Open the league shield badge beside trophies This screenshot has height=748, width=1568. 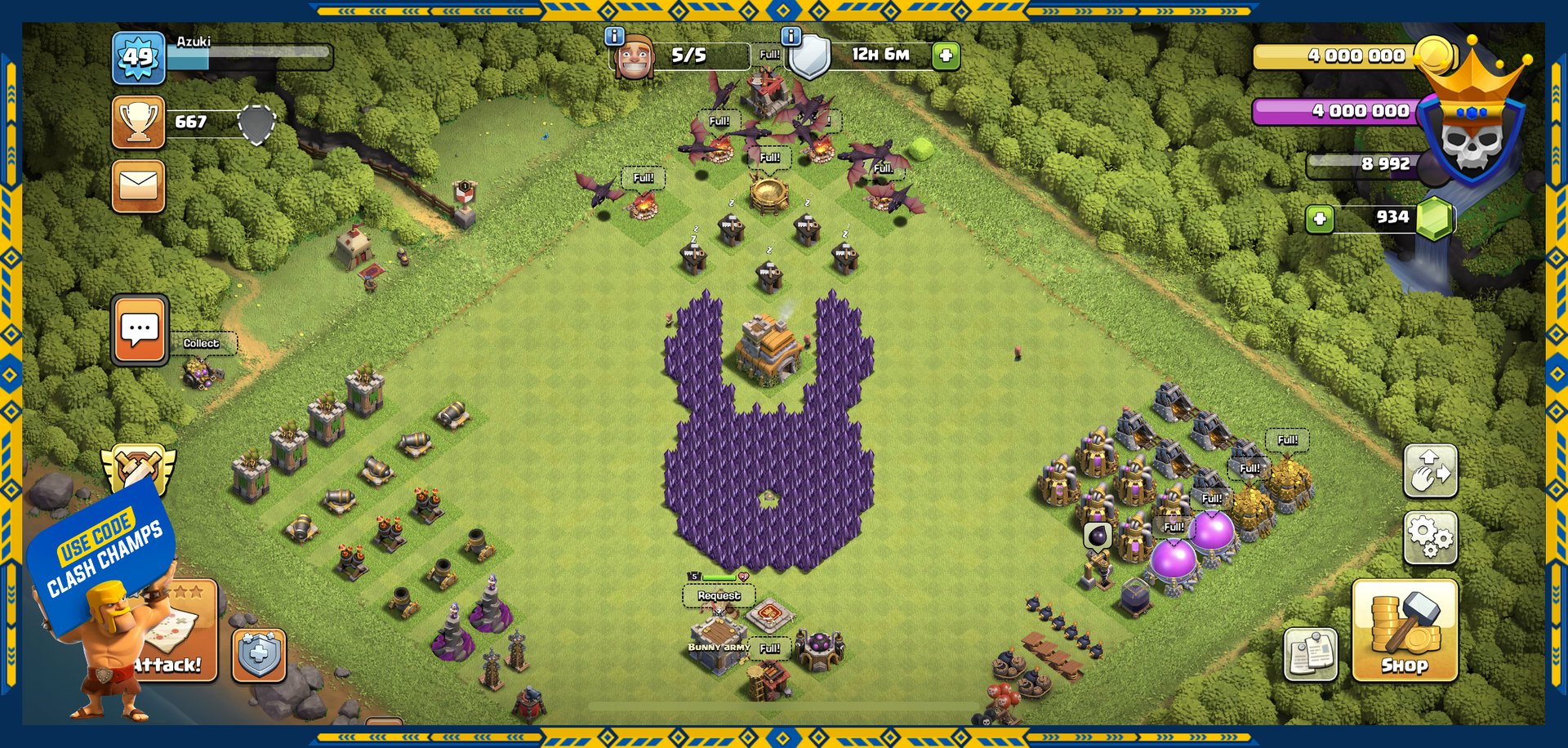coord(256,123)
